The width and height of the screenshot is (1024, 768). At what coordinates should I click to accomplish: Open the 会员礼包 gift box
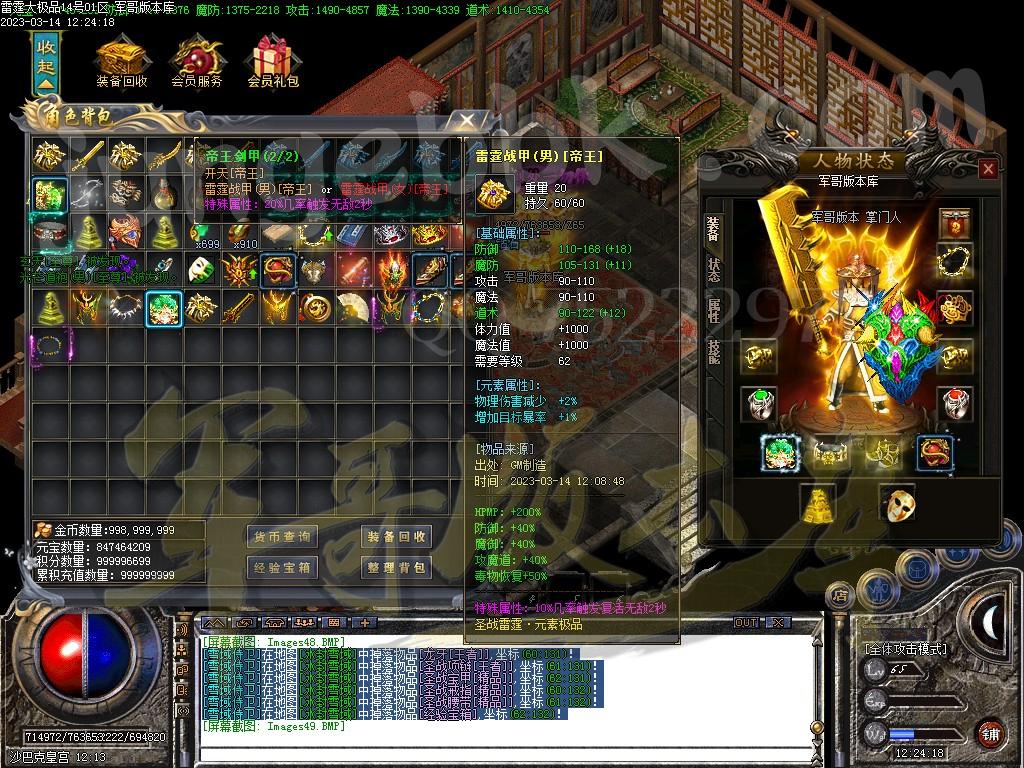click(273, 62)
